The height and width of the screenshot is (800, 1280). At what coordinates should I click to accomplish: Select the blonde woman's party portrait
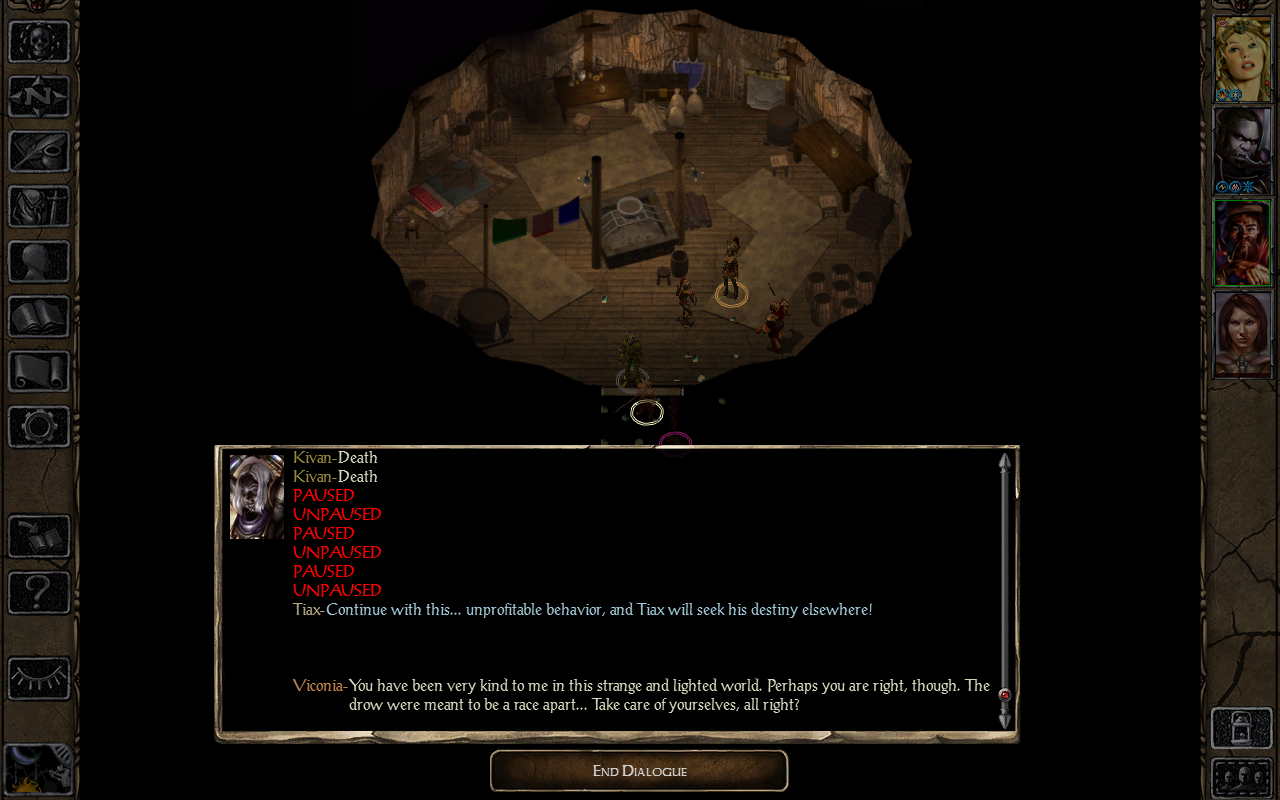point(1242,58)
